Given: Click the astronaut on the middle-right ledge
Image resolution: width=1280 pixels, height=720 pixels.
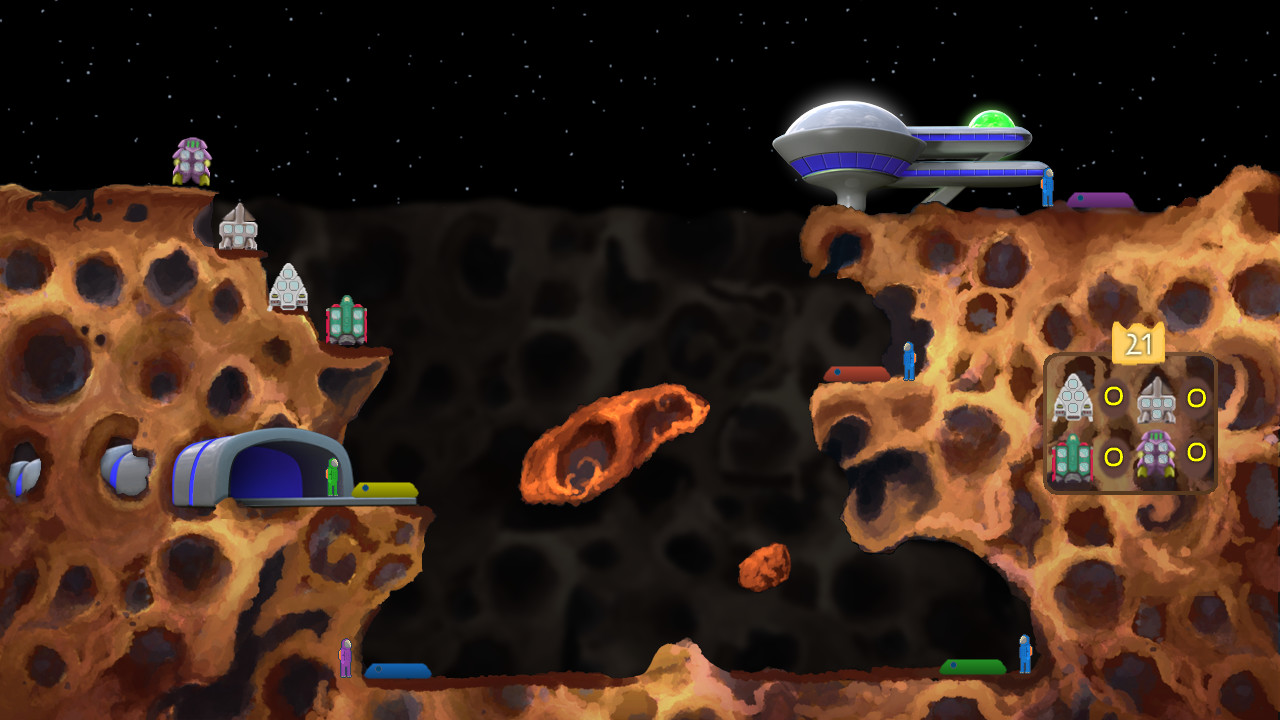Looking at the screenshot, I should click(908, 364).
